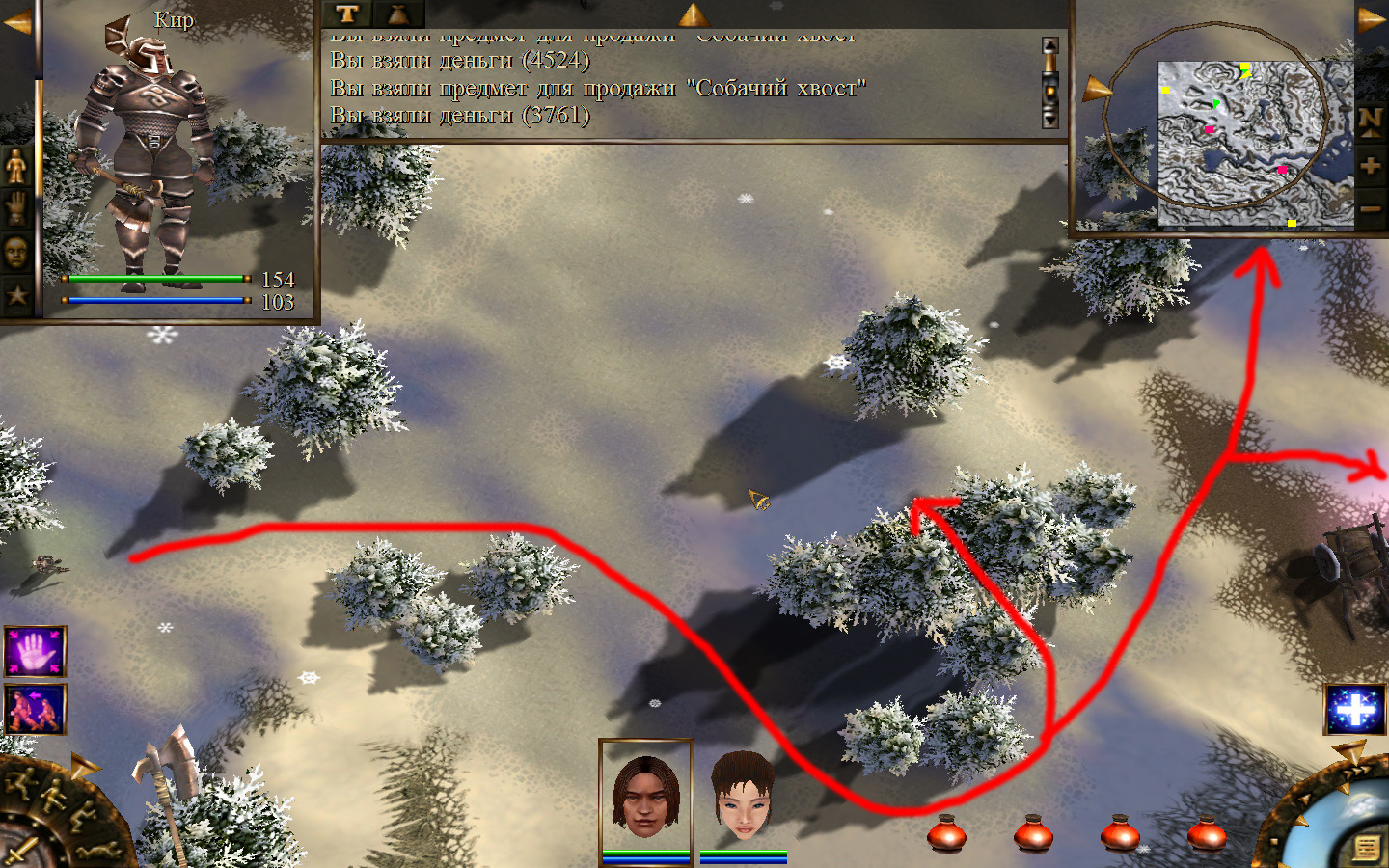1389x868 pixels.
Task: Click the message log's scroll-down arrow
Action: (1050, 119)
